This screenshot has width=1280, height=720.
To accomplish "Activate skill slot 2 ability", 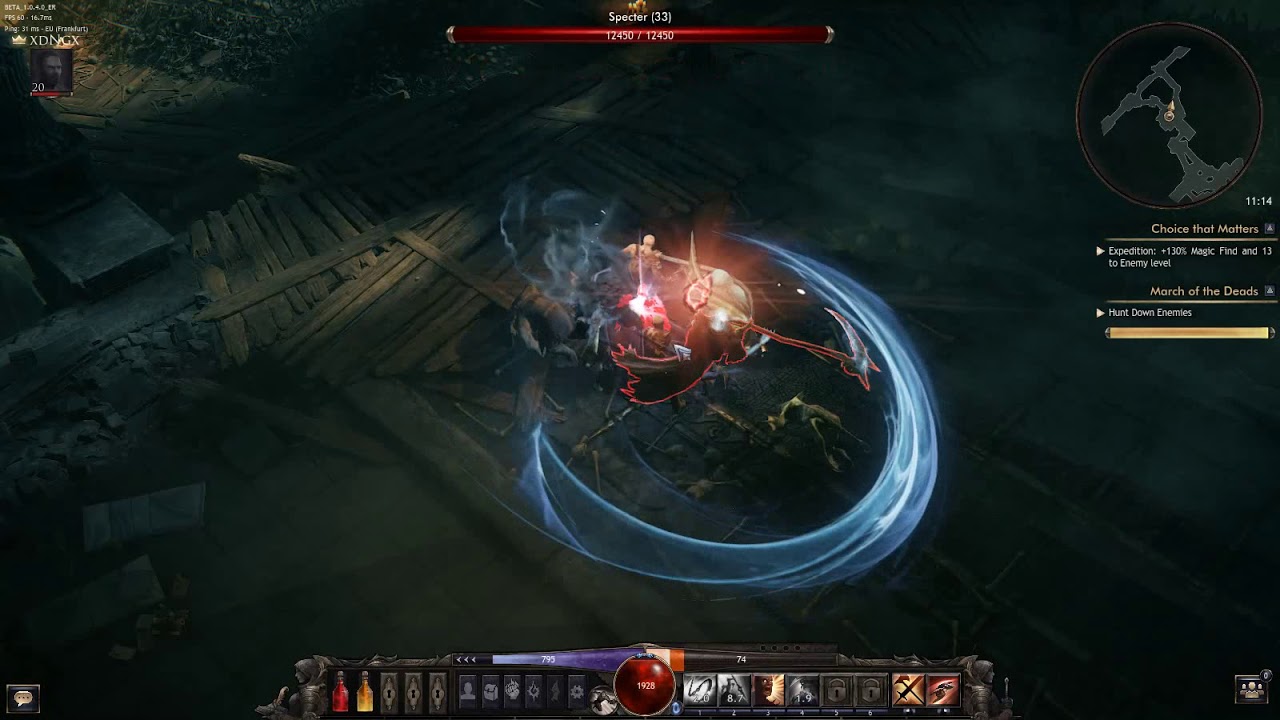I will click(734, 690).
